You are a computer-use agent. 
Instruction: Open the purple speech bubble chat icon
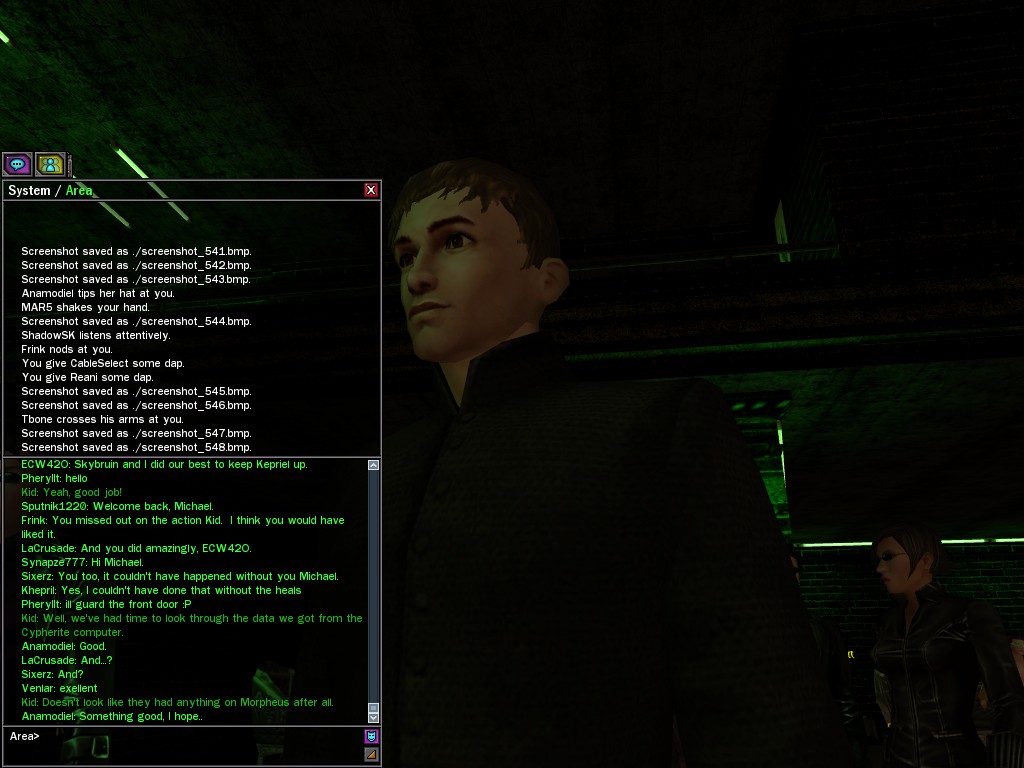coord(17,164)
